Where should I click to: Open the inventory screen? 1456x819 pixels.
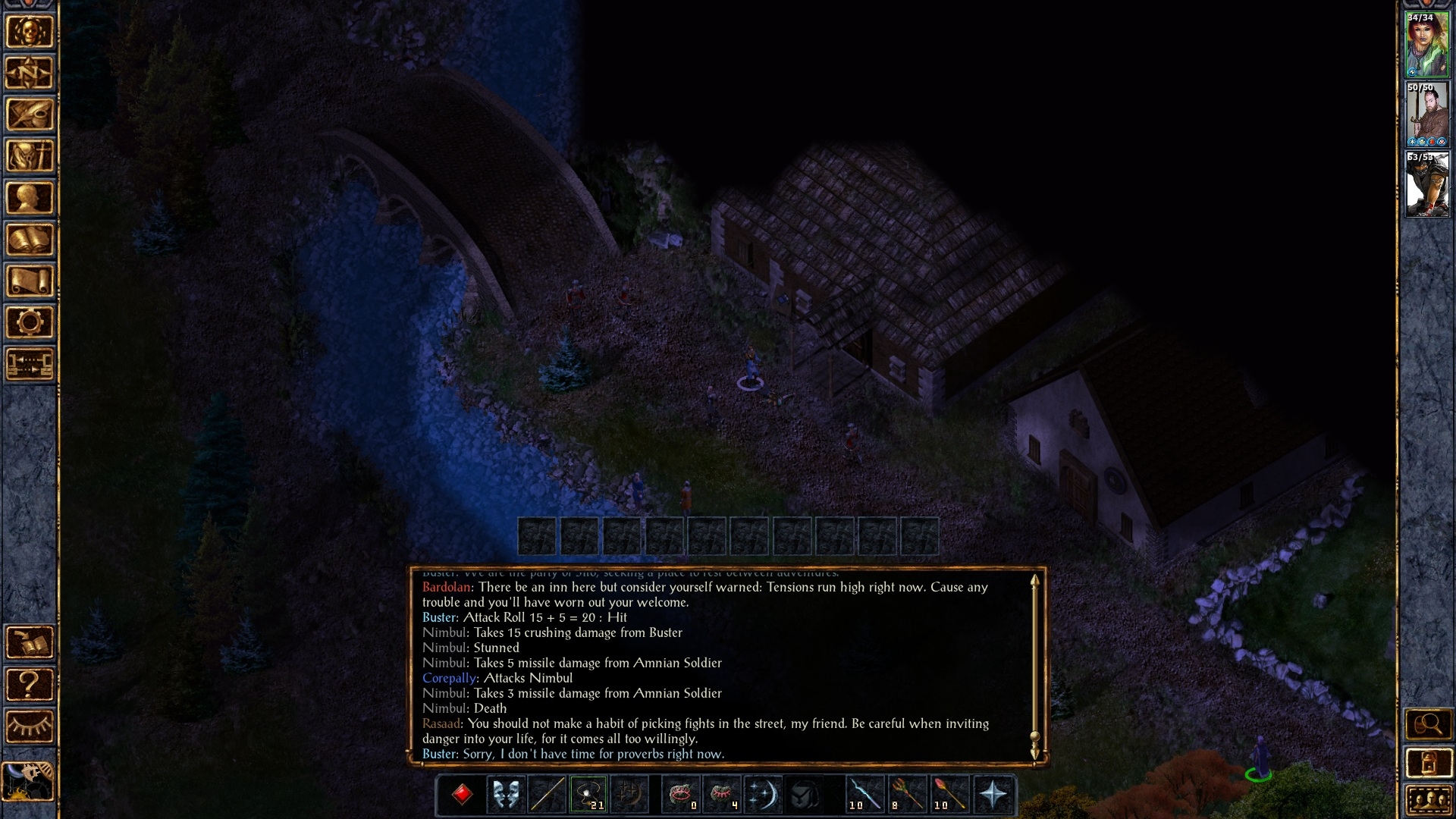(30, 157)
